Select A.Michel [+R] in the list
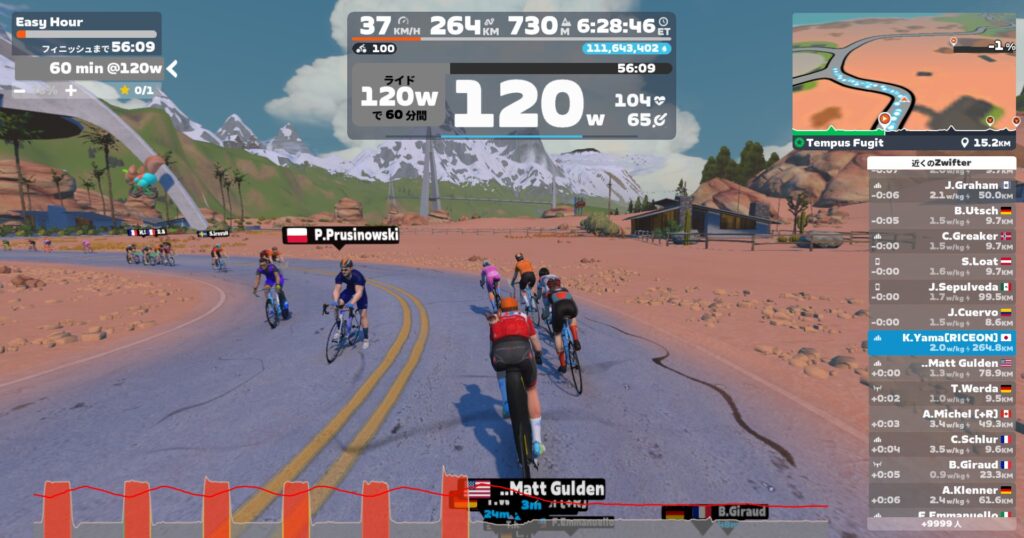This screenshot has width=1024, height=538. pyautogui.click(x=941, y=418)
